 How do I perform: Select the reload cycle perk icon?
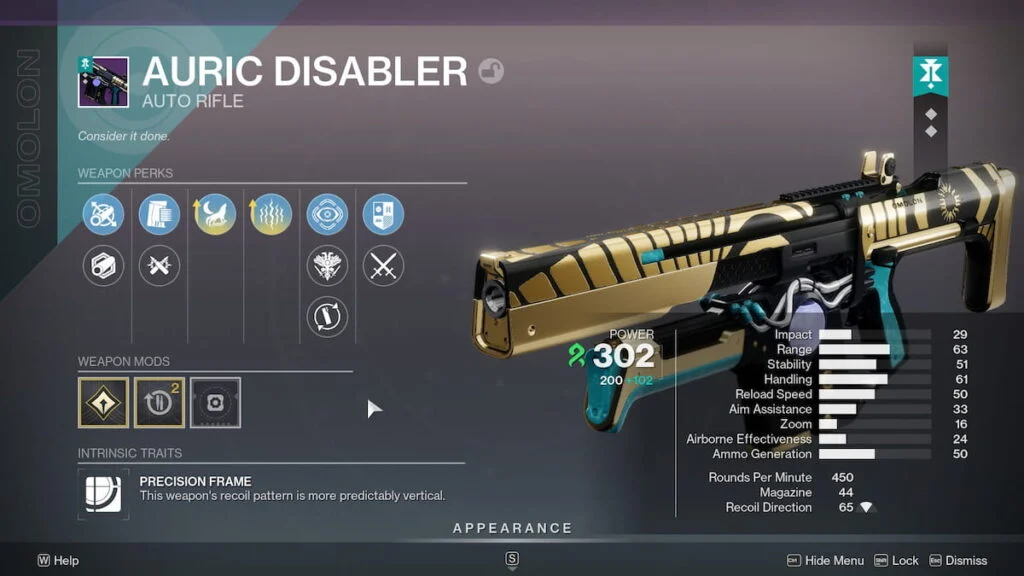point(327,316)
